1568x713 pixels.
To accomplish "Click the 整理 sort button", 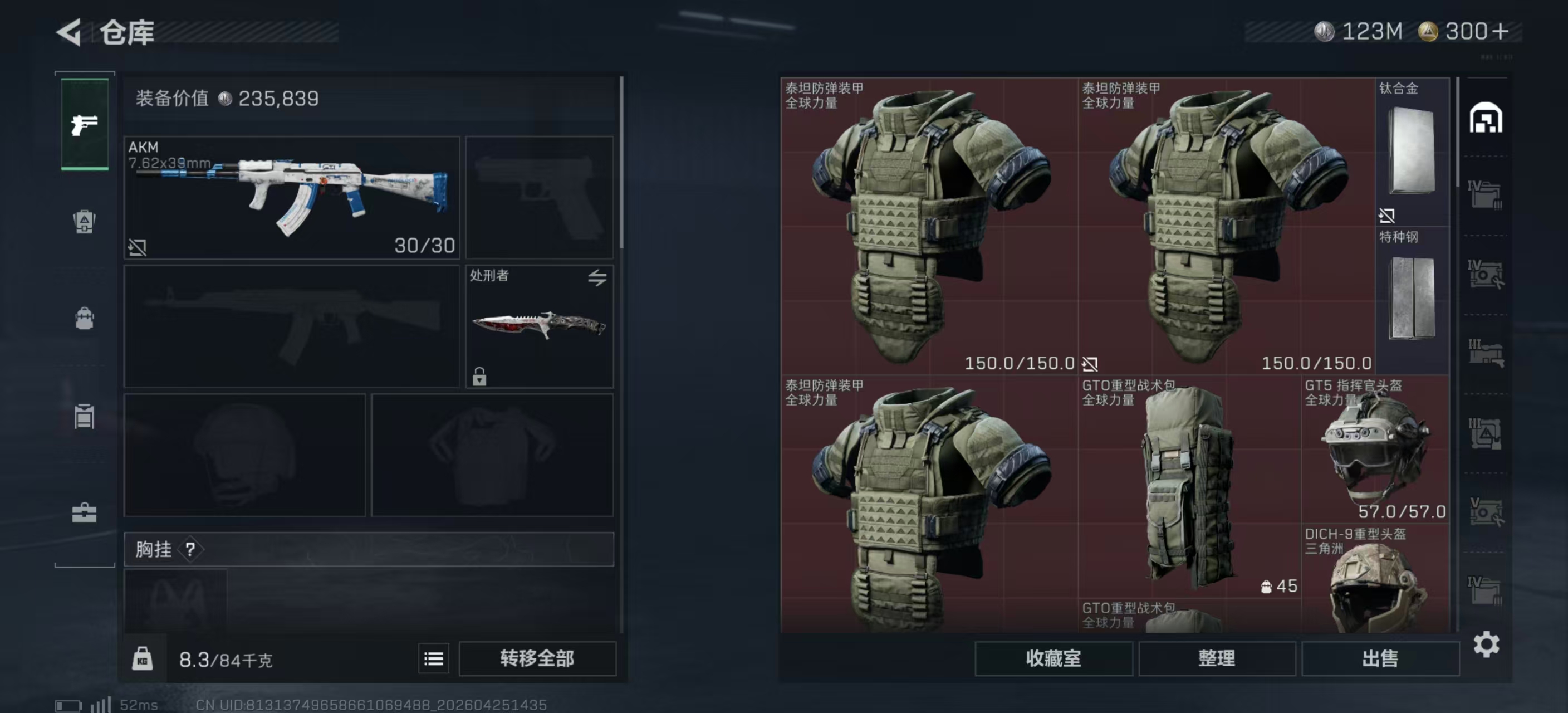I will click(1216, 658).
